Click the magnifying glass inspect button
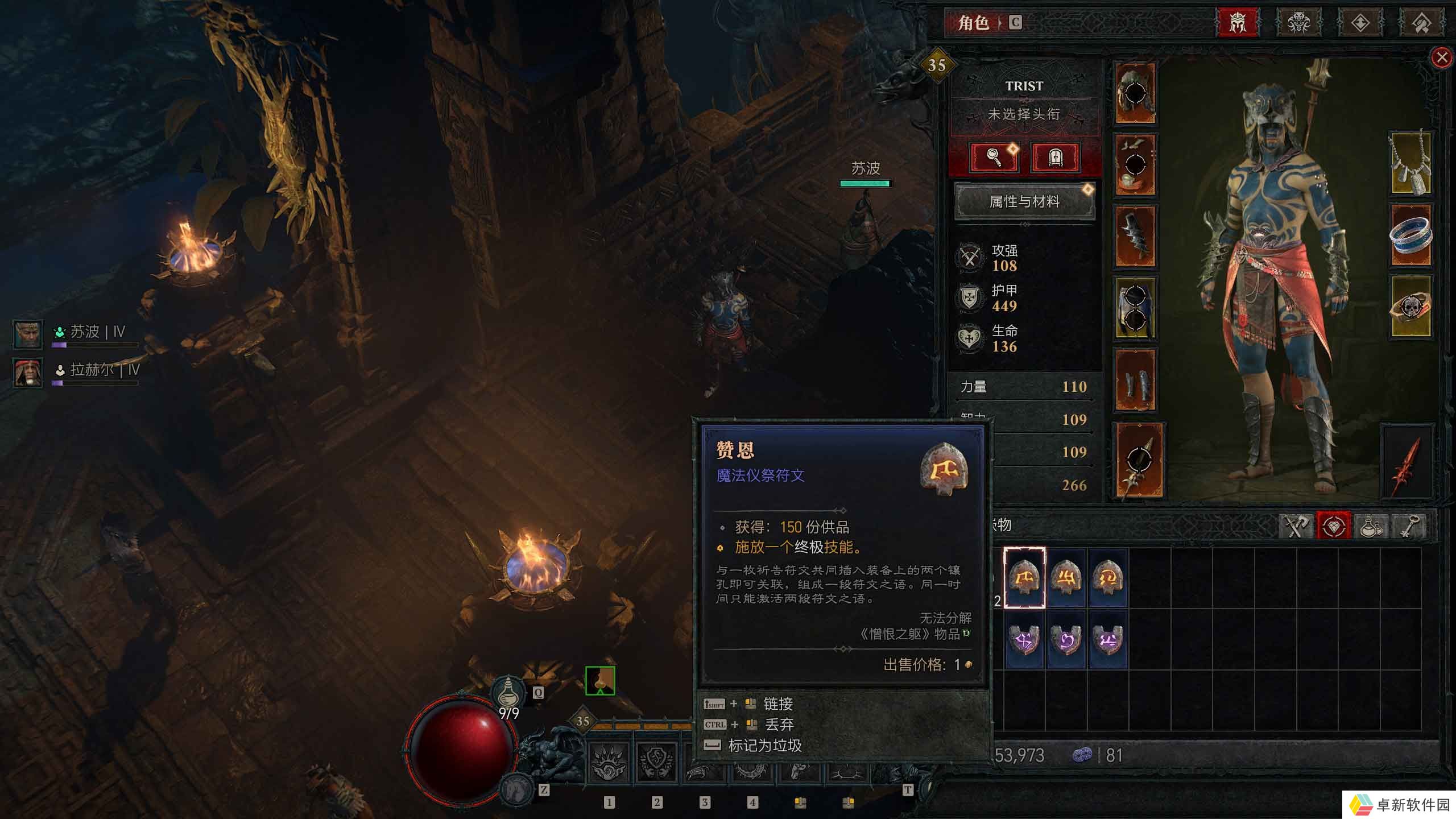 pyautogui.click(x=994, y=157)
